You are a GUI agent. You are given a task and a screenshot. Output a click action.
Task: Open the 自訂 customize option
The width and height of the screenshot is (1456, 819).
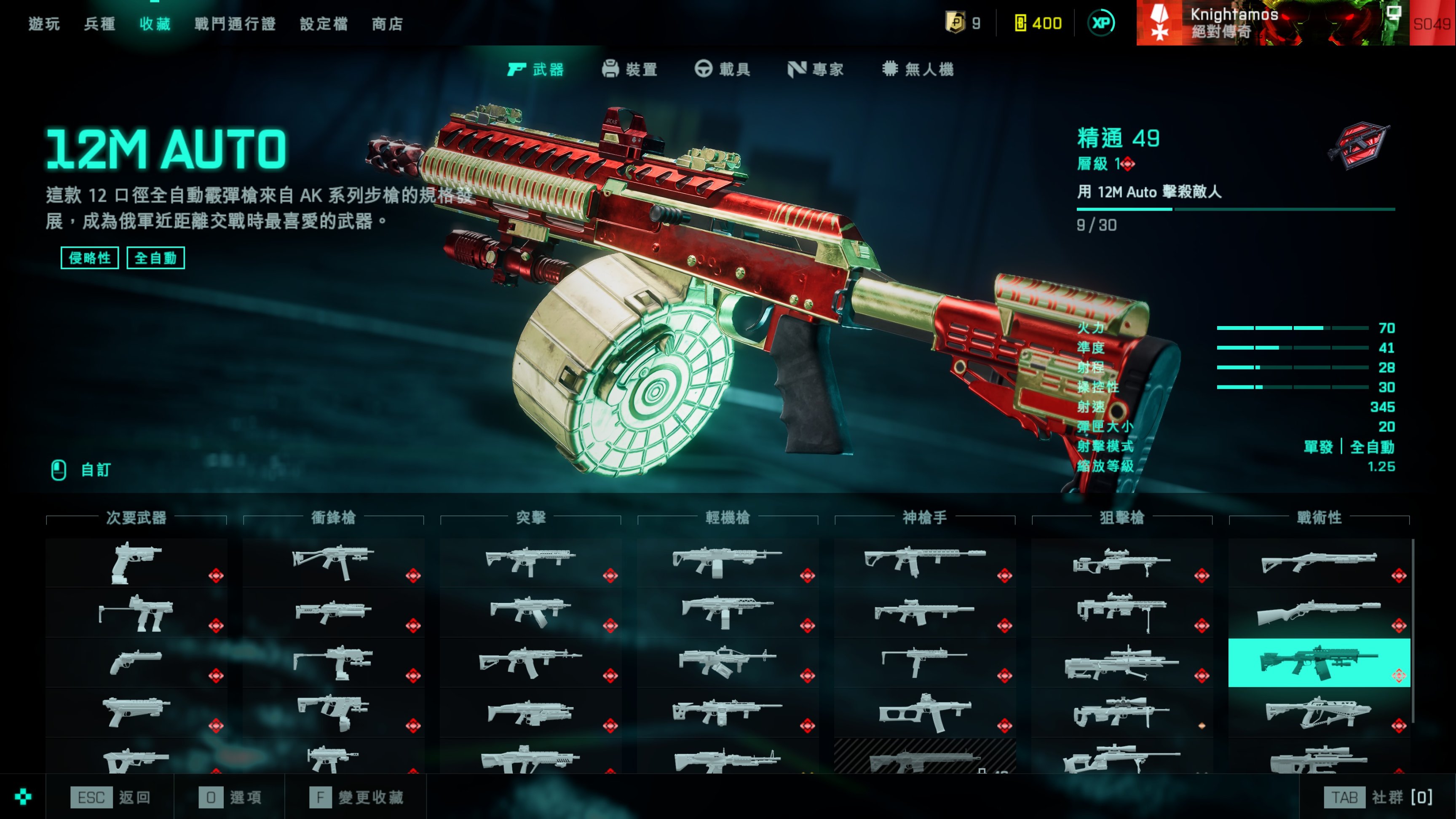pos(82,470)
